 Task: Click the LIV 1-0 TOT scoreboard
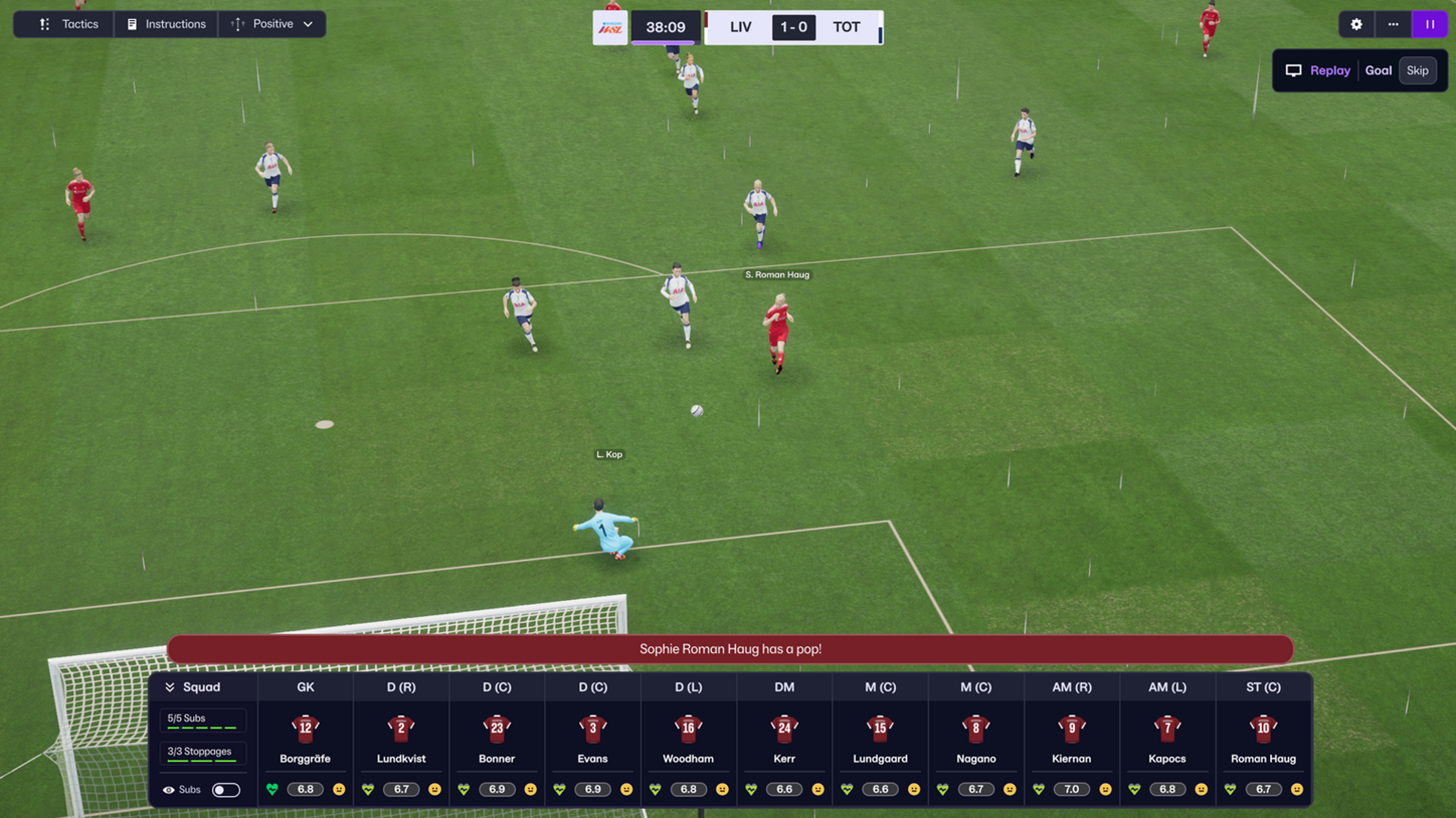click(x=793, y=27)
